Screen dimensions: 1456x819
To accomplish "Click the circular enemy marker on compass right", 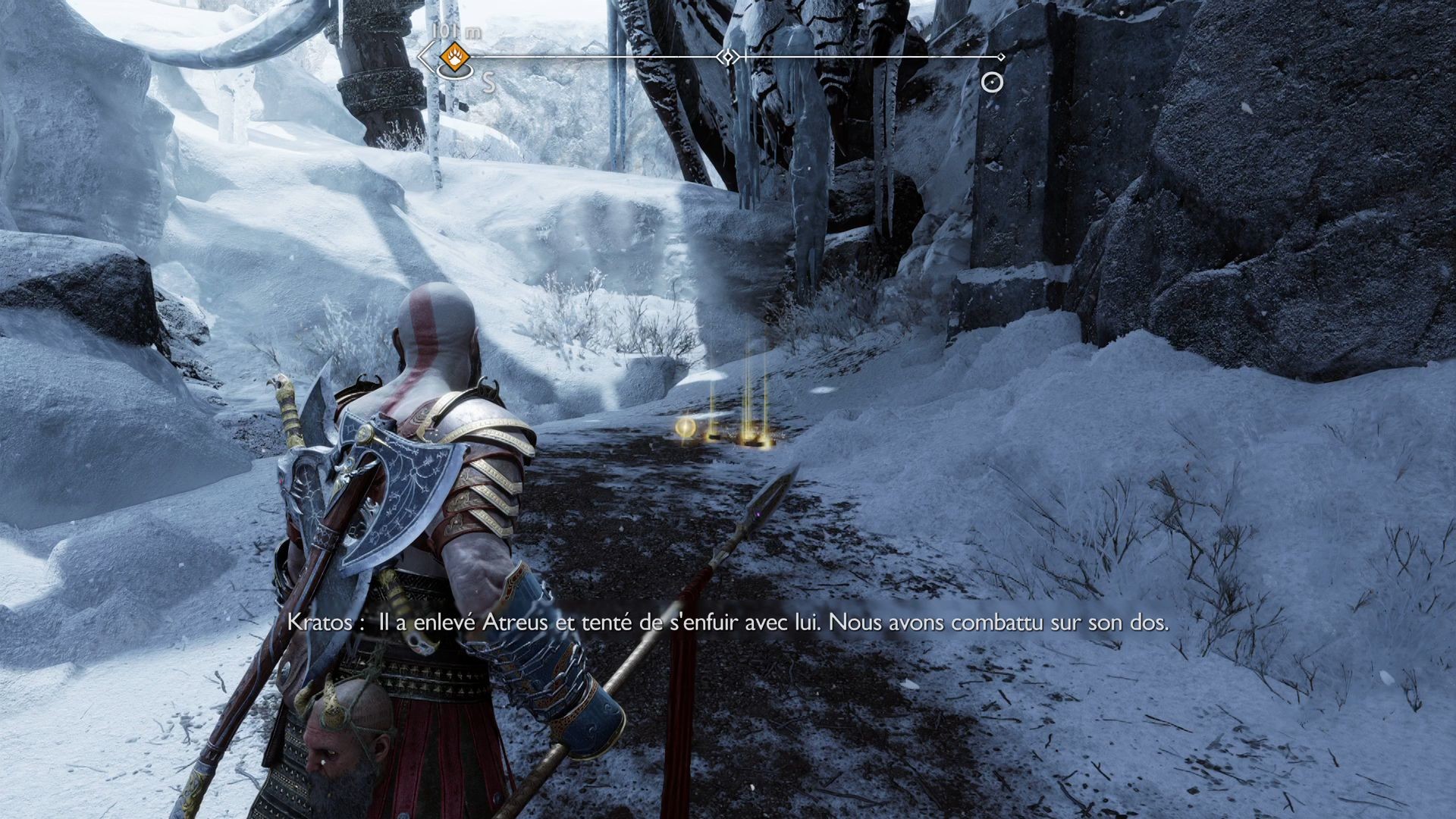I will click(x=990, y=82).
